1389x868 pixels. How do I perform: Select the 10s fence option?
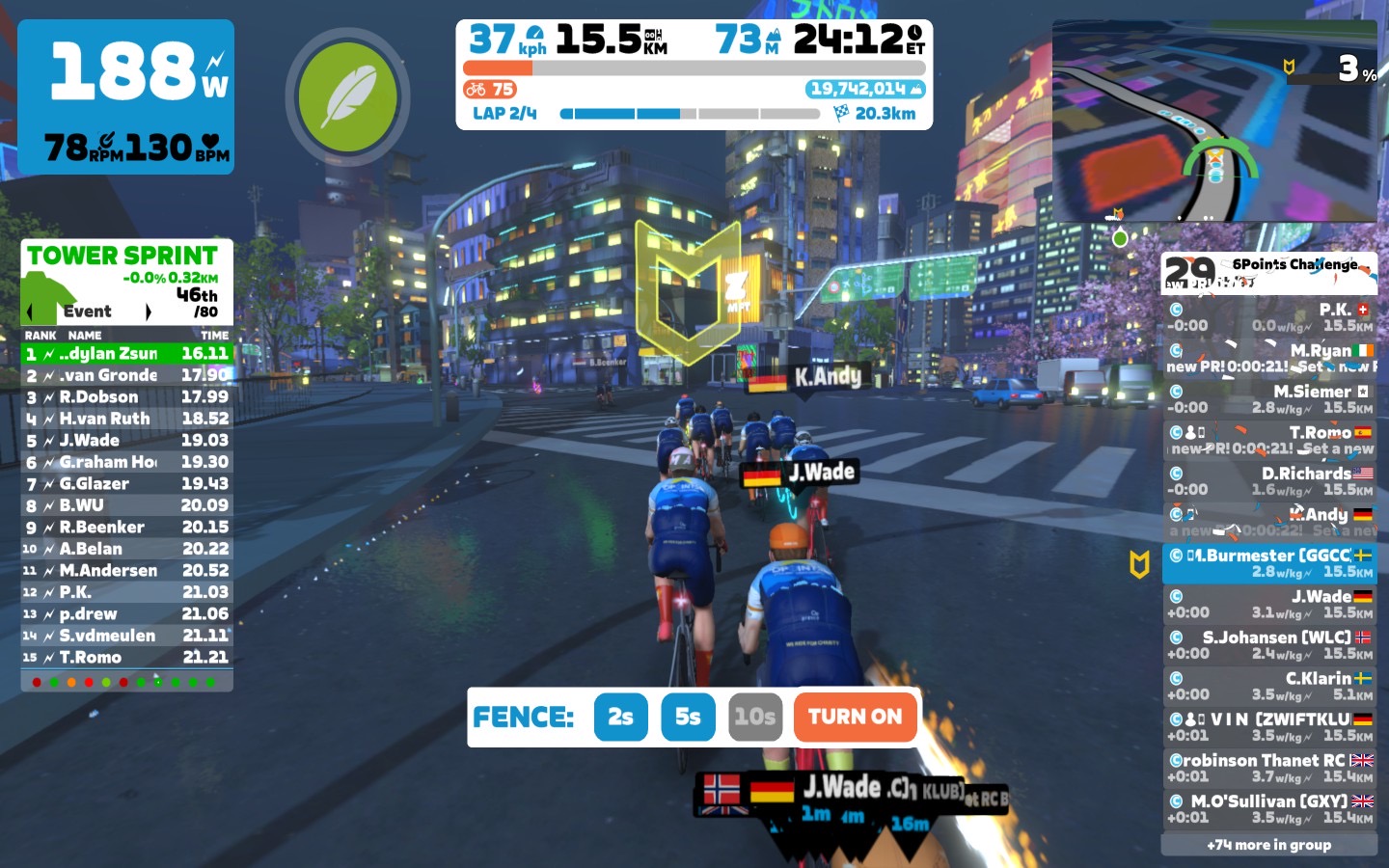(x=754, y=718)
